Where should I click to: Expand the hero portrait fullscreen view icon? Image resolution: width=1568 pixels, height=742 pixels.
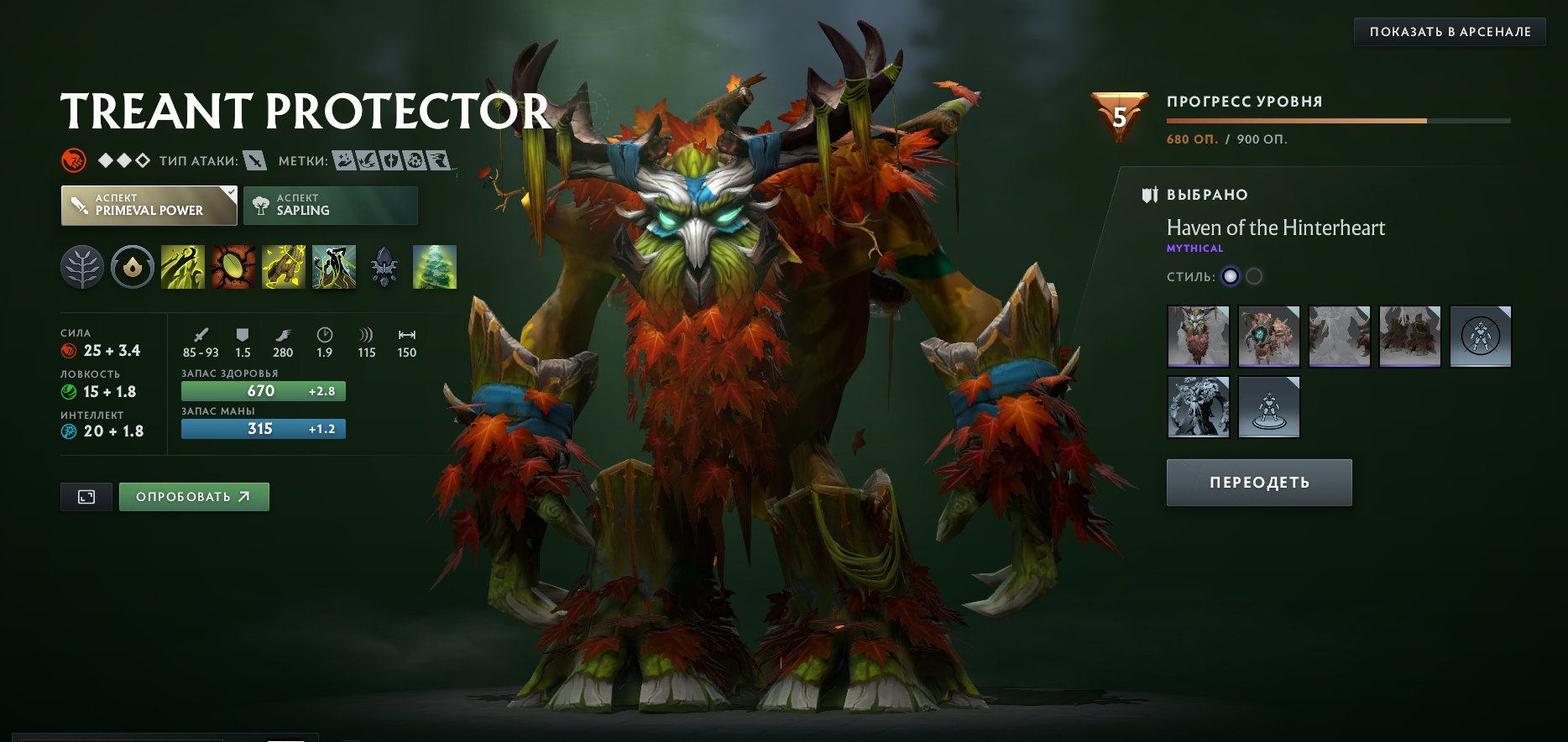[x=85, y=496]
